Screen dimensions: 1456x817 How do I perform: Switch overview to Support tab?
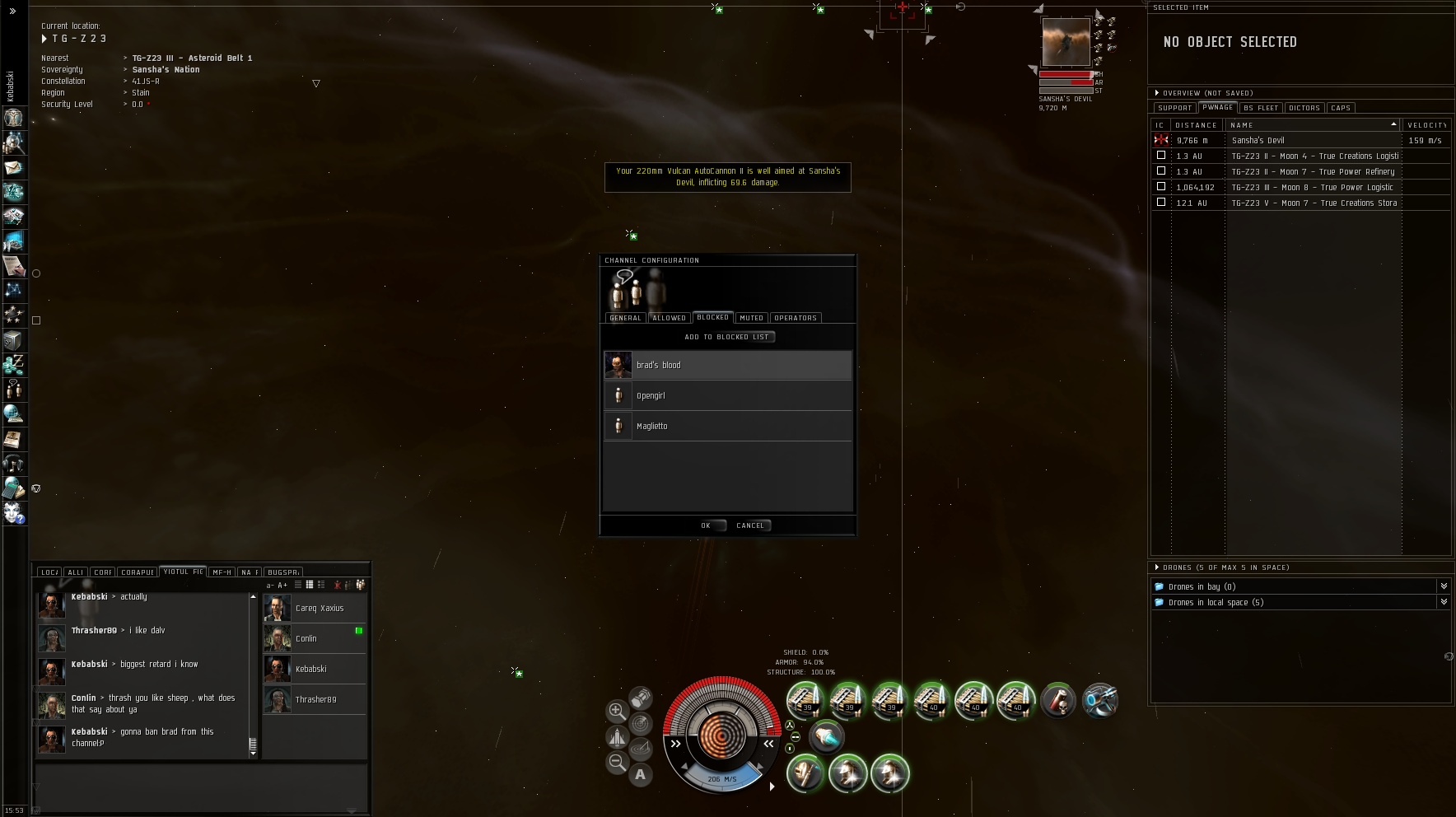click(x=1174, y=108)
